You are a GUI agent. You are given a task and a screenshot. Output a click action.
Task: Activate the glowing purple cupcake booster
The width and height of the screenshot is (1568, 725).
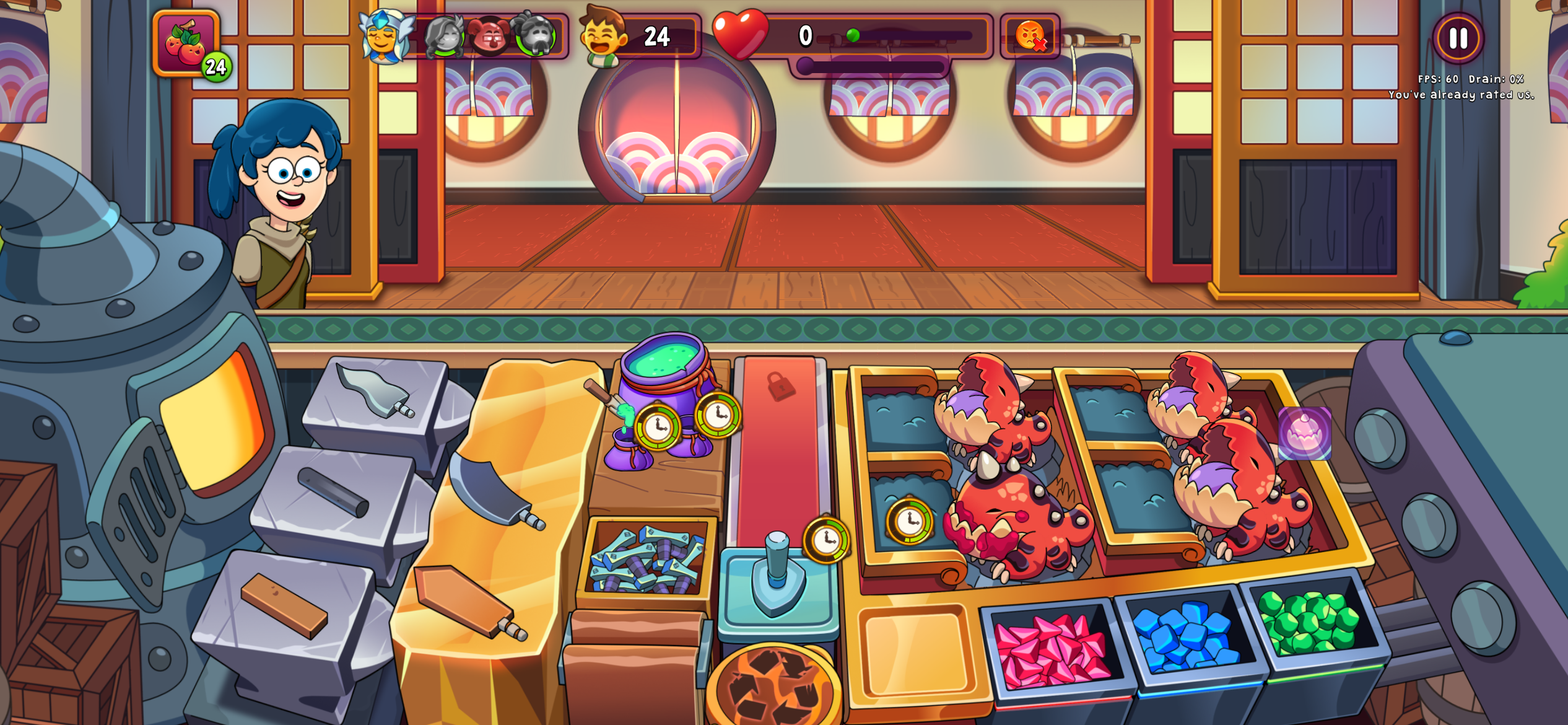(1304, 433)
